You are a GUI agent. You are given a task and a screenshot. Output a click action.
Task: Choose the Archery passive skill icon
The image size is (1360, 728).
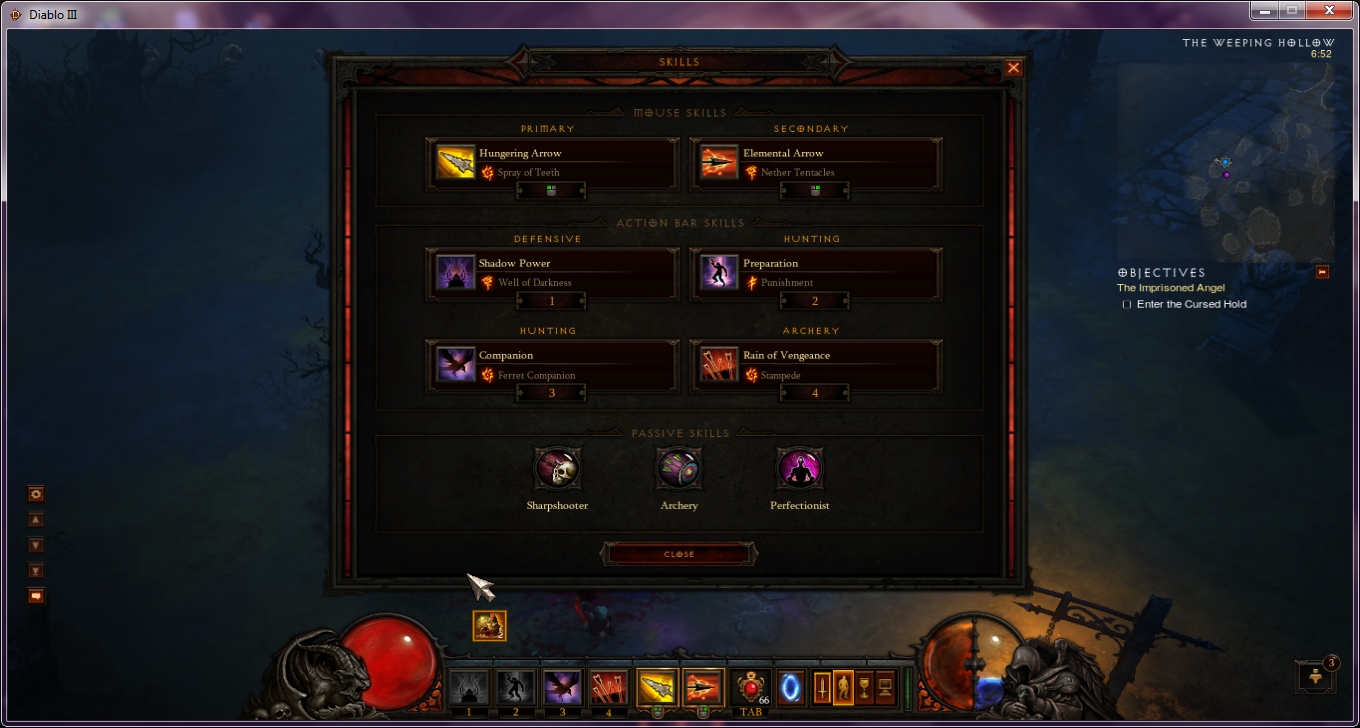(679, 468)
